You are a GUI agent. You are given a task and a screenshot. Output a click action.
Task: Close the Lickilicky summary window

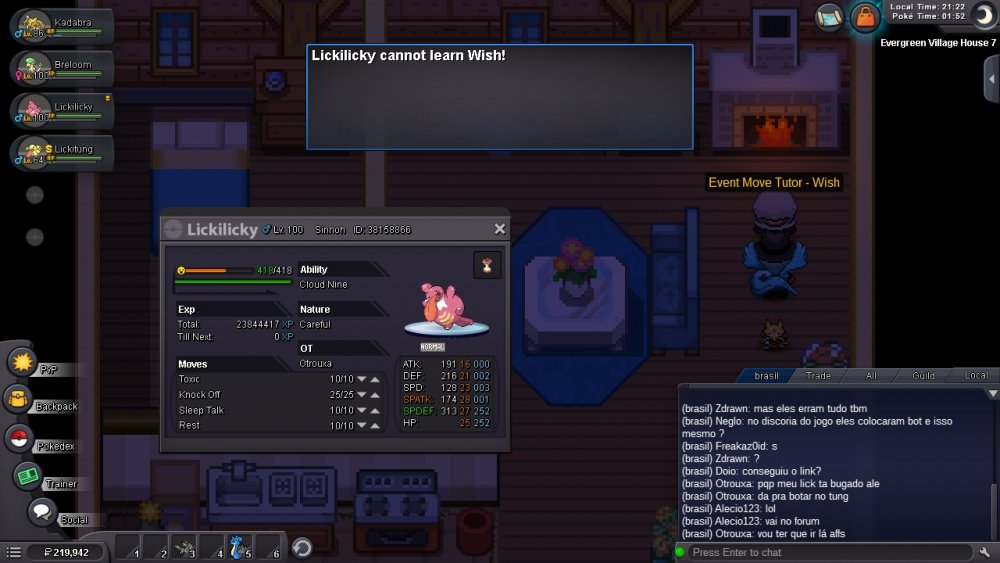click(x=499, y=229)
